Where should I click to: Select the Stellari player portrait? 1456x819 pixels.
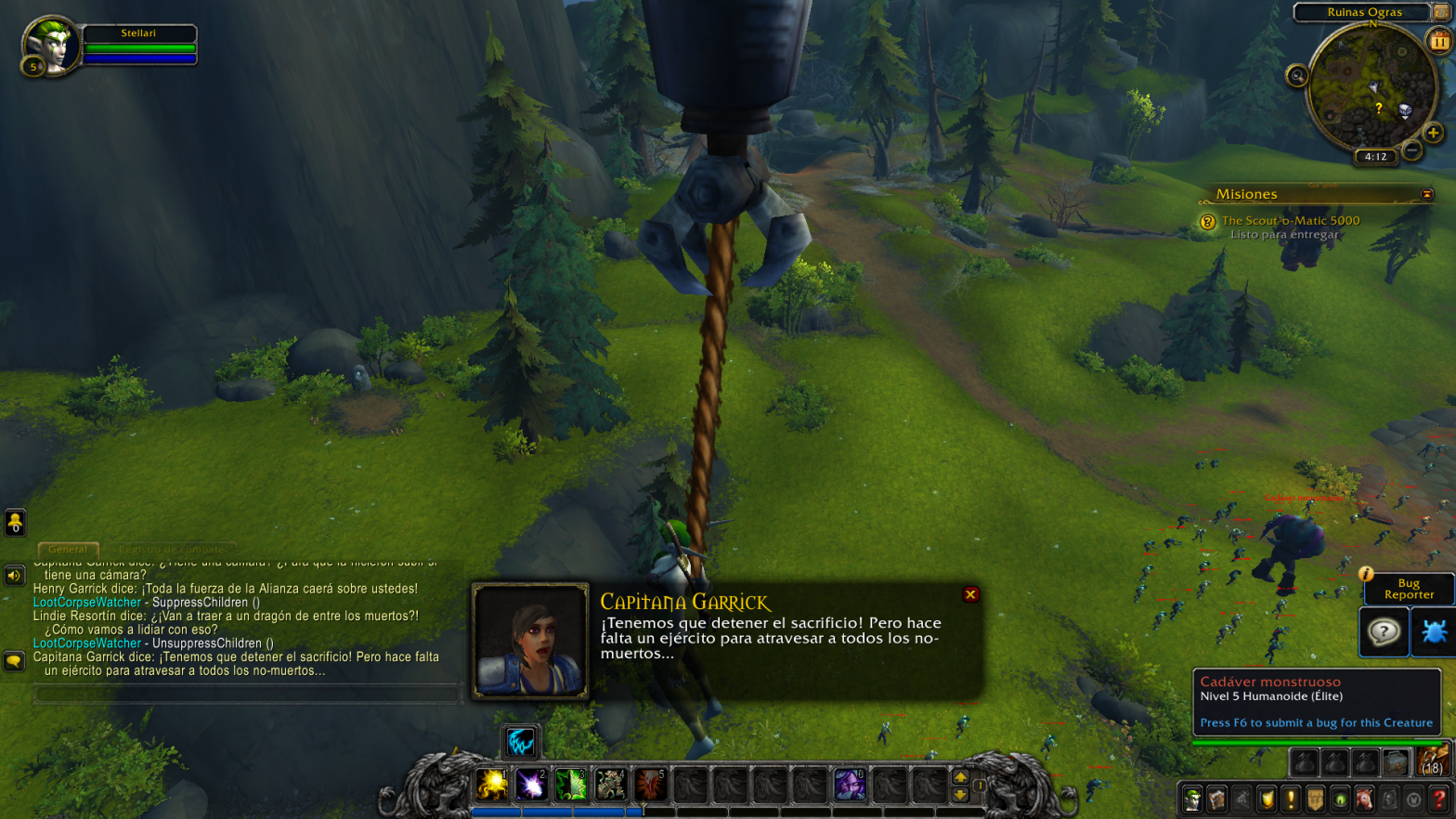[x=52, y=44]
